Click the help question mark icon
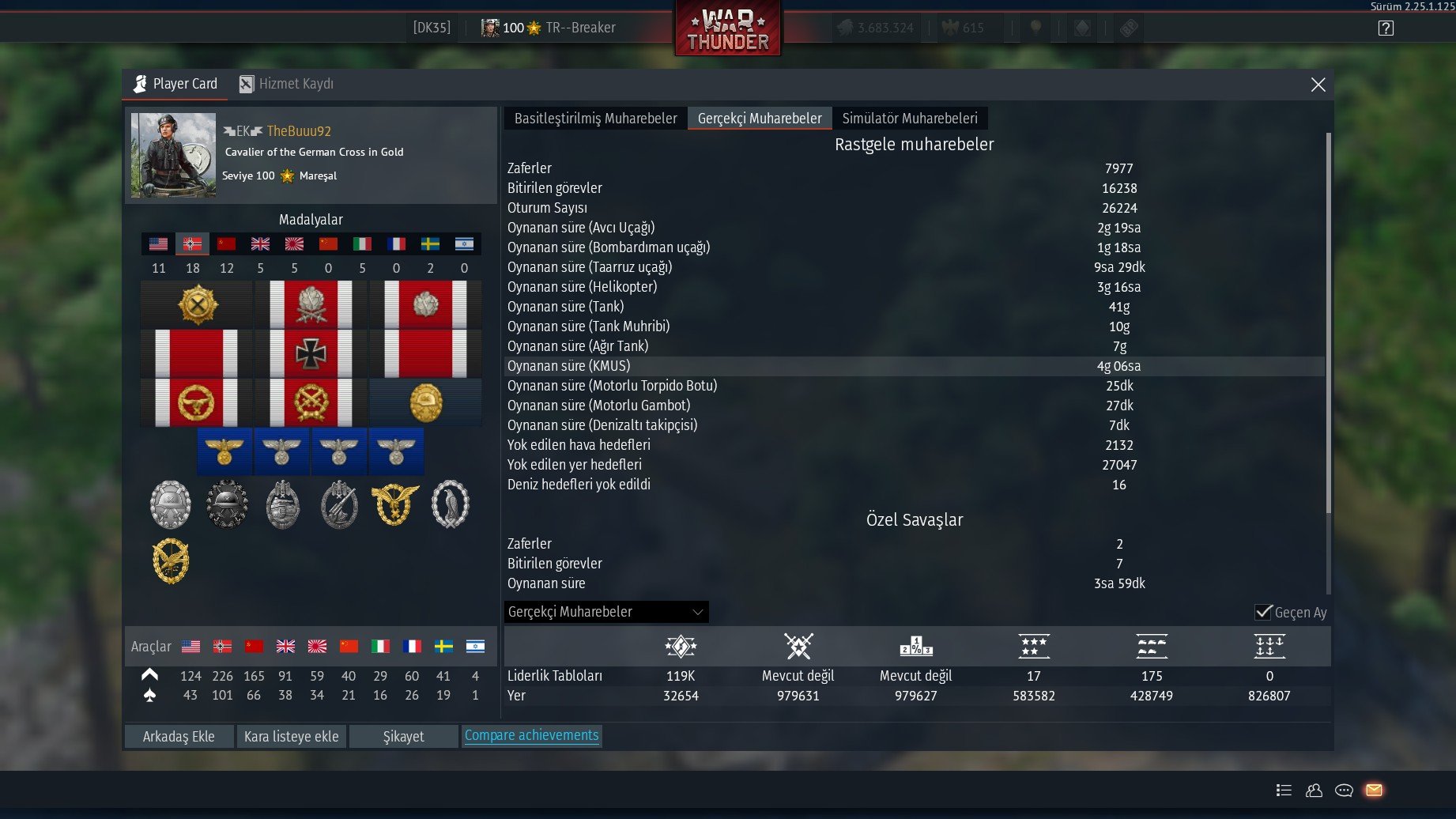The image size is (1456, 819). coord(1386,27)
